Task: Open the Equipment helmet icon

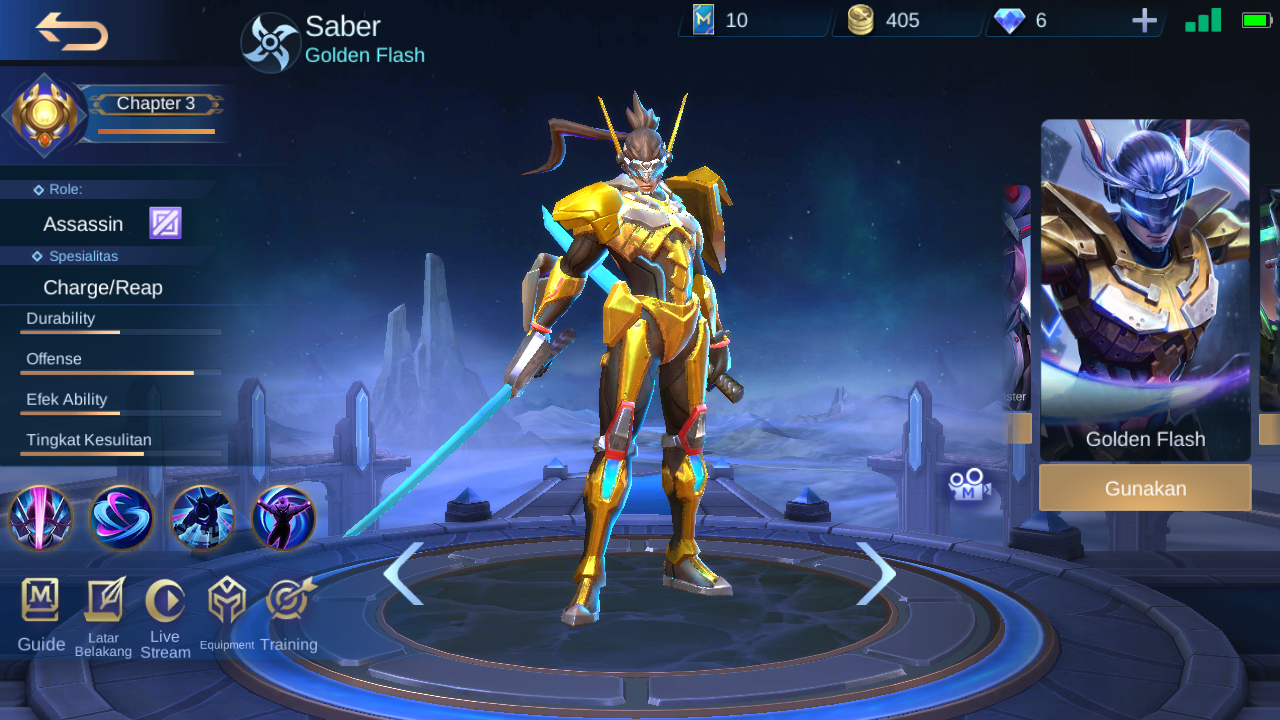Action: click(227, 600)
